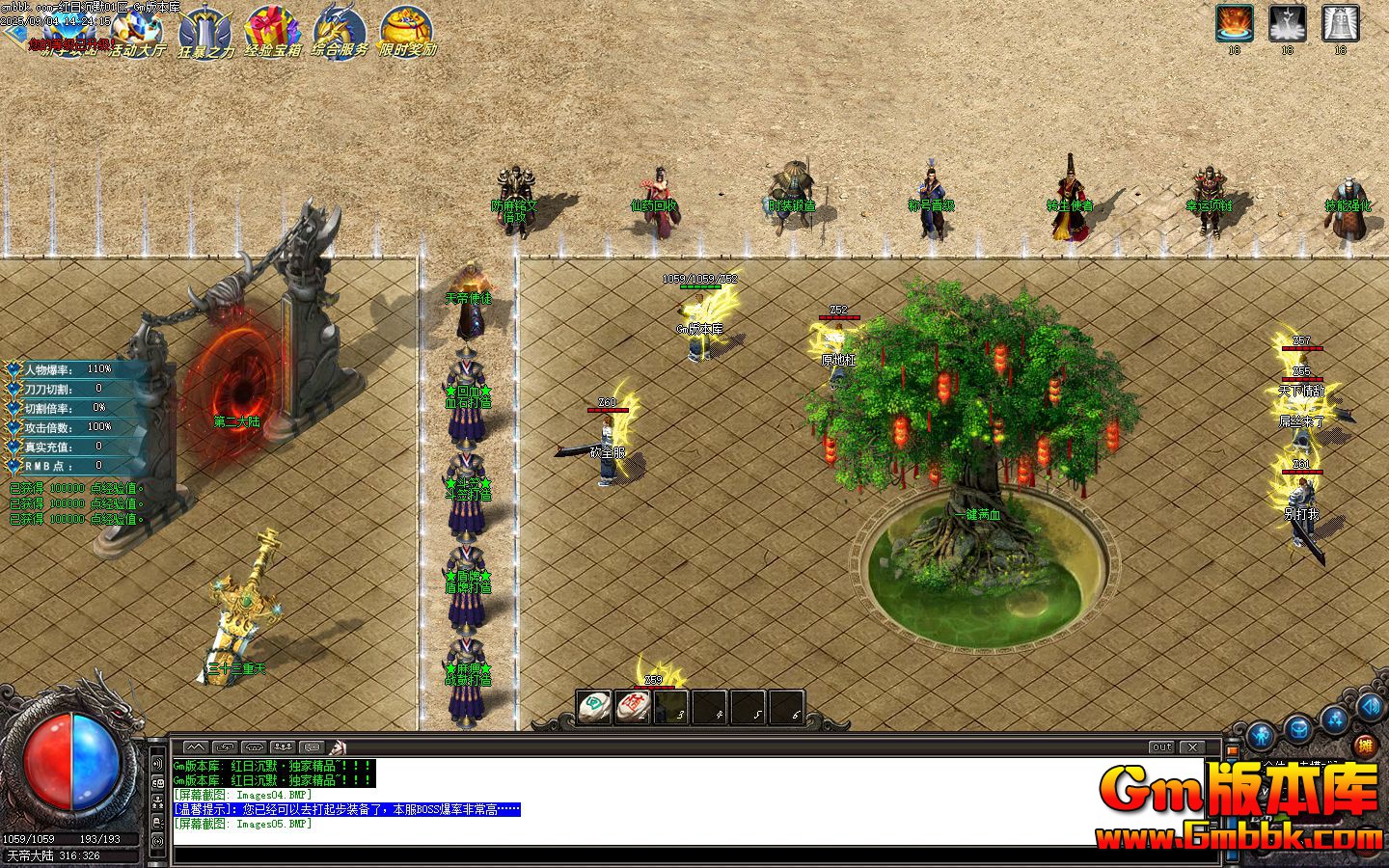Select the fire explosion skill icon
Viewport: 1389px width, 868px height.
pyautogui.click(x=1234, y=22)
